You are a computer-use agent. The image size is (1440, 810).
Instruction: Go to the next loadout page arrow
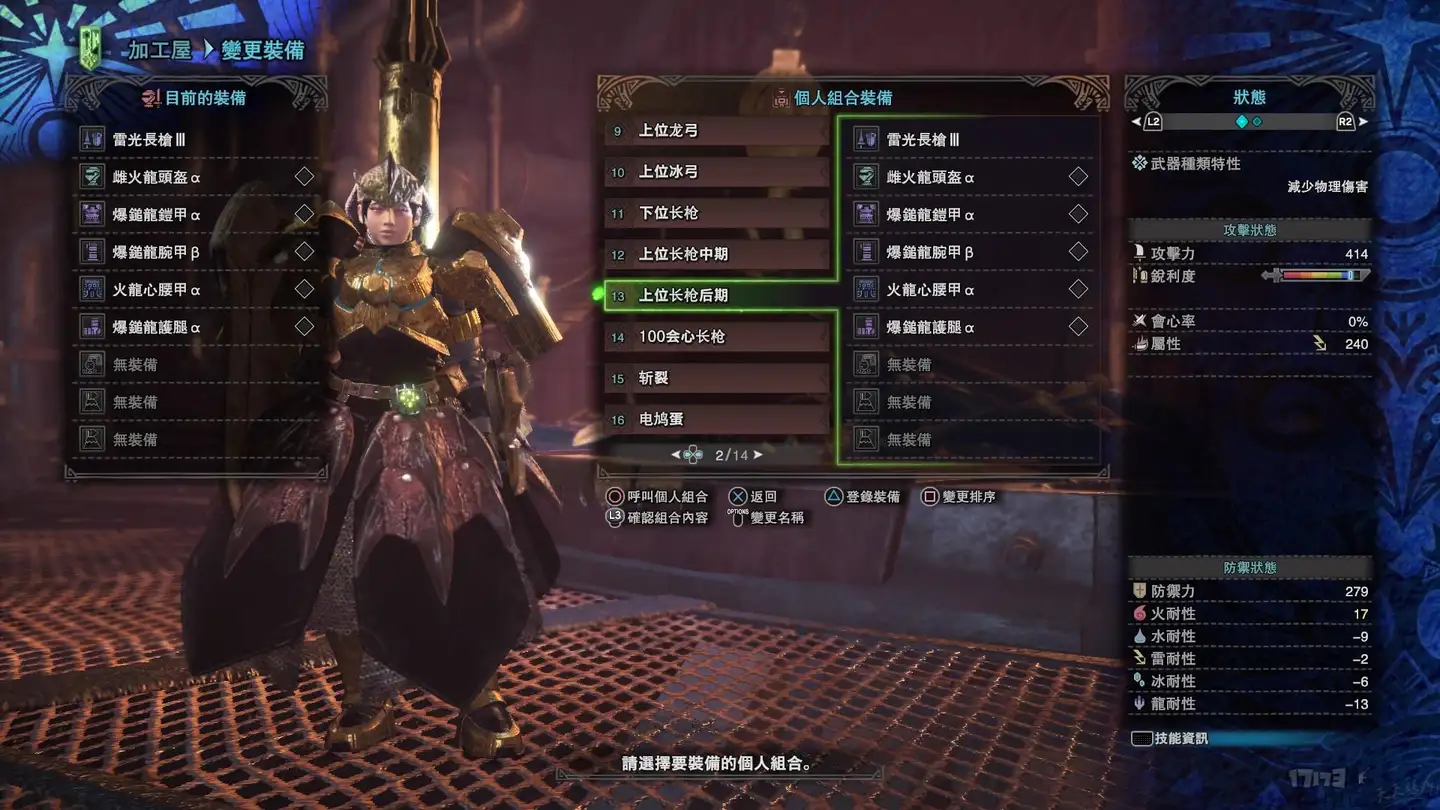(759, 455)
